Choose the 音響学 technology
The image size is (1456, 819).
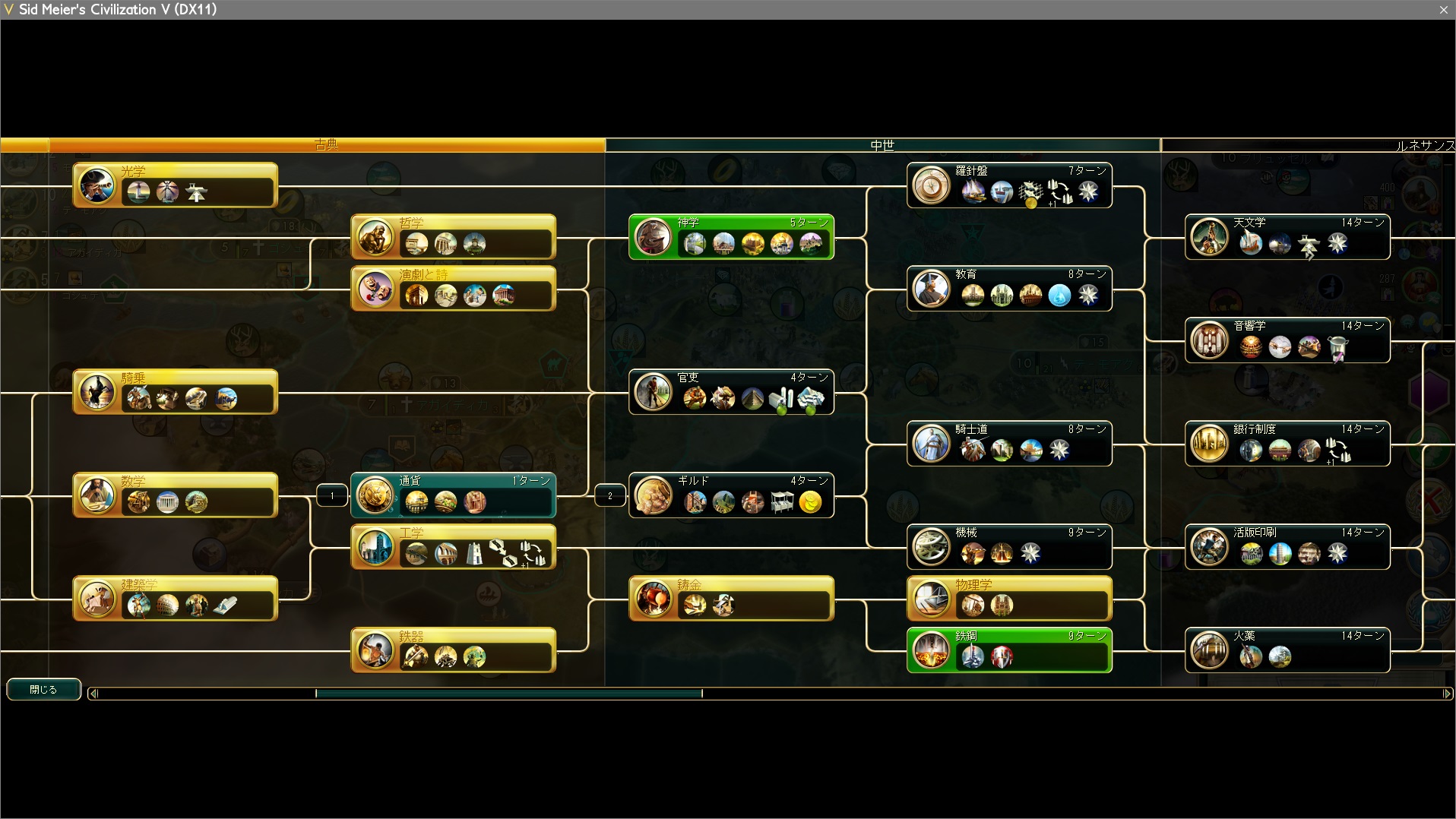(x=1287, y=340)
